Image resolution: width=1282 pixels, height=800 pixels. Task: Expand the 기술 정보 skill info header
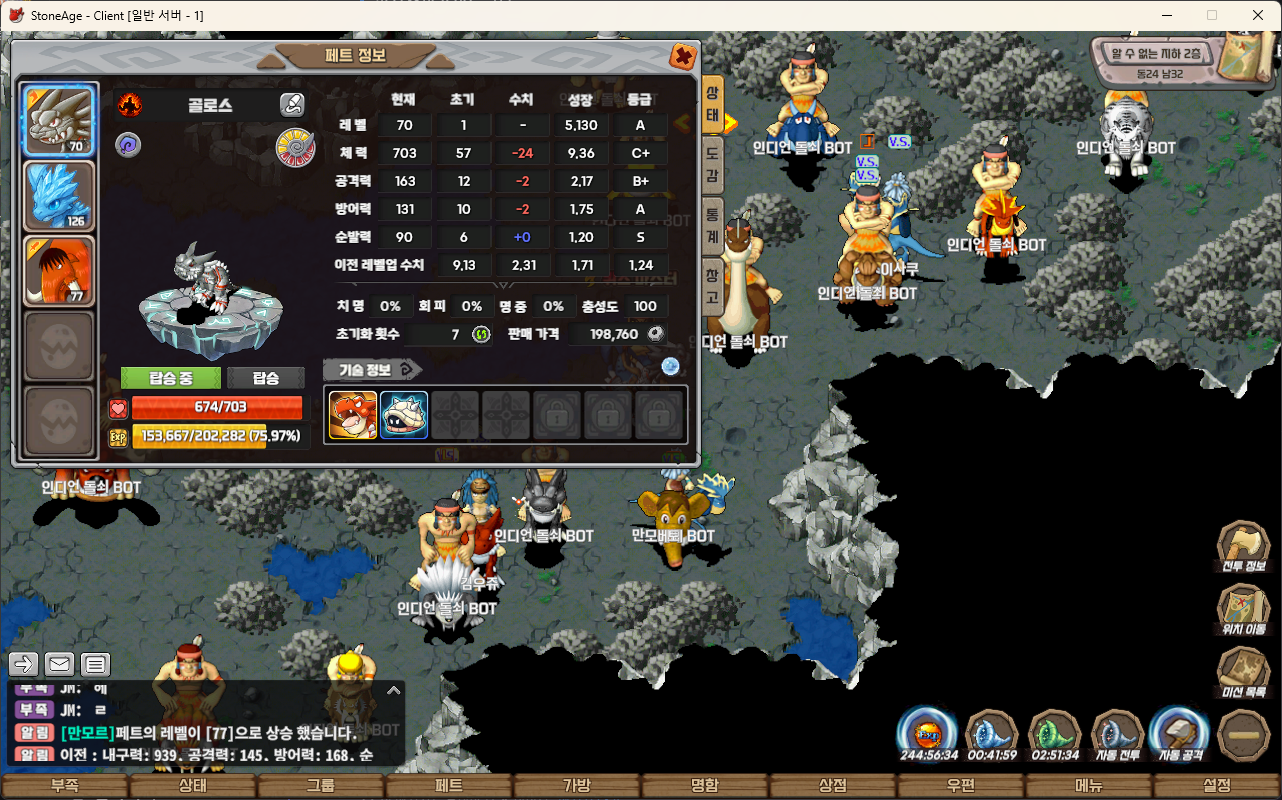(x=371, y=369)
